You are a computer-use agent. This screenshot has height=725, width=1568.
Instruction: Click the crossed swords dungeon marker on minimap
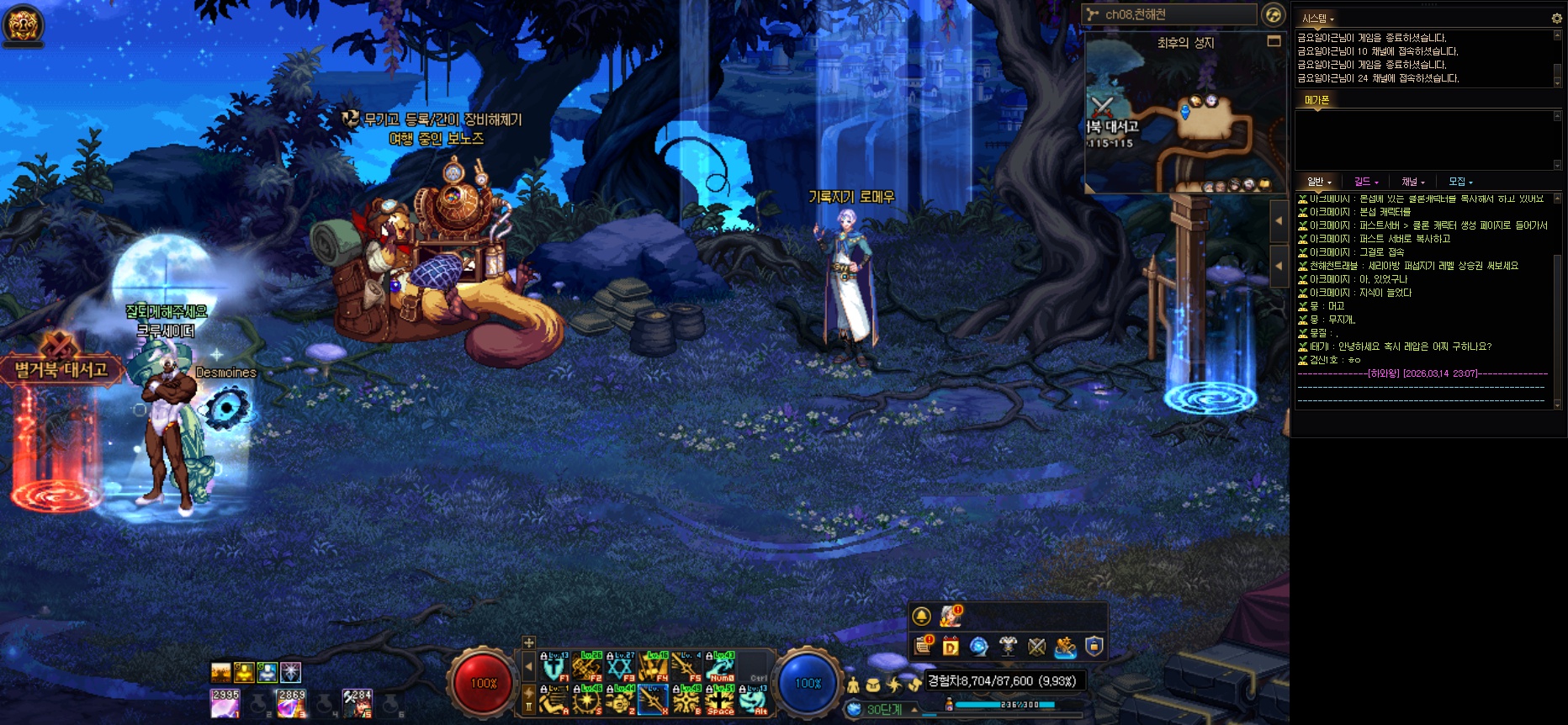click(x=1102, y=107)
